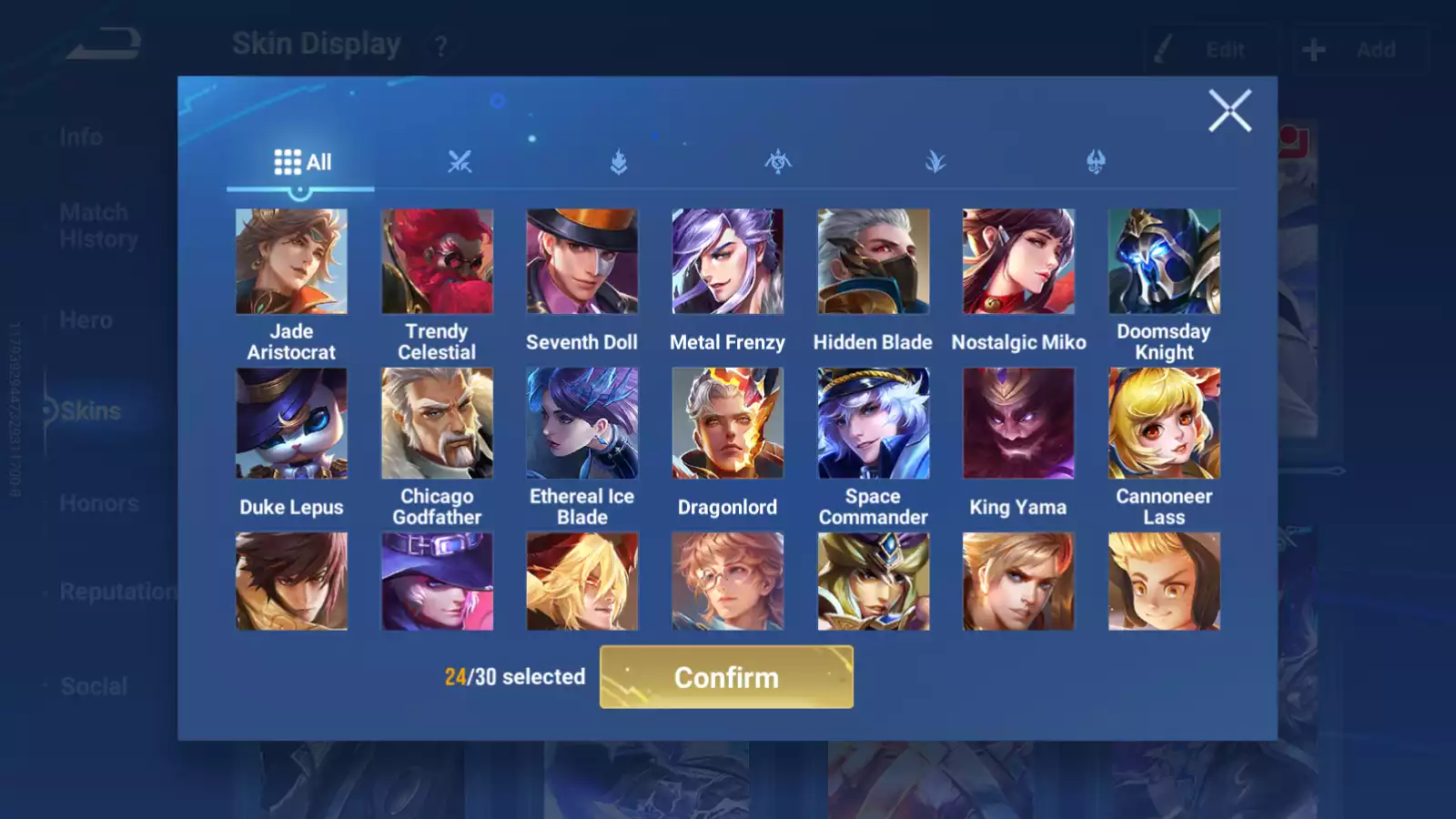Pick the Doomsday Knight skin

pyautogui.click(x=1164, y=262)
